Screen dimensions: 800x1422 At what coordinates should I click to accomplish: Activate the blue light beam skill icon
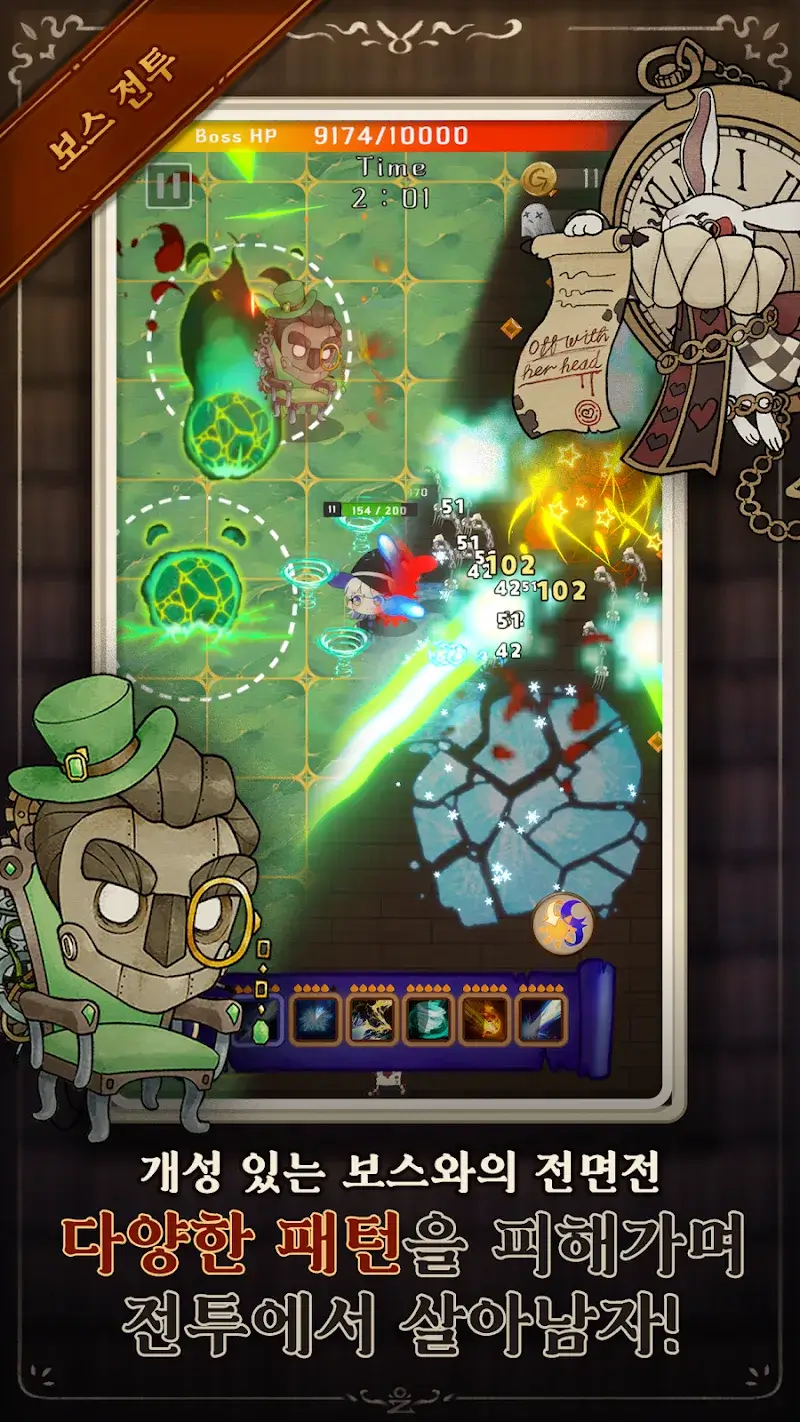tap(541, 1020)
